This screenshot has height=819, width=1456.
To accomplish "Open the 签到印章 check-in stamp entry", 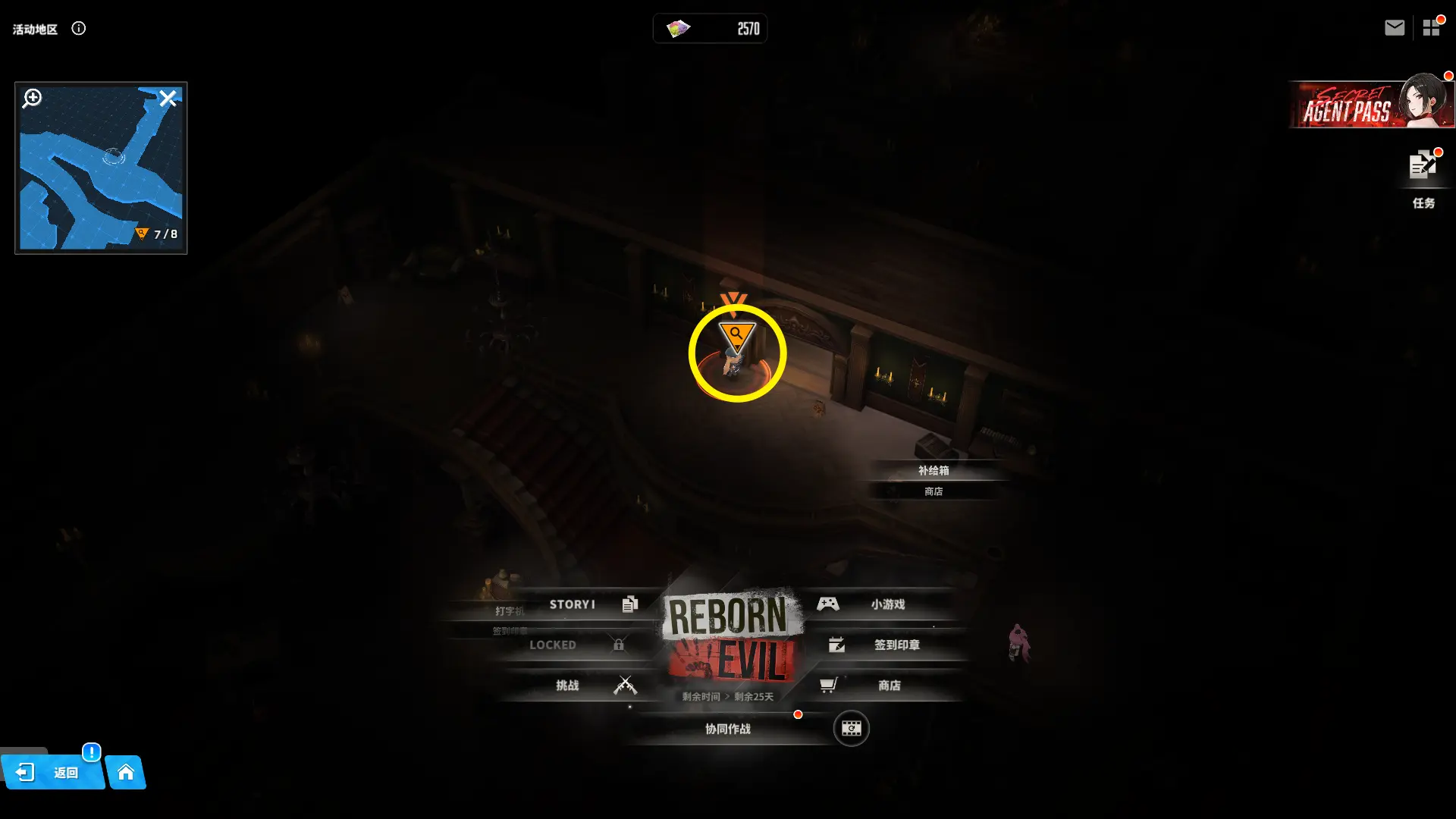I will click(x=887, y=645).
